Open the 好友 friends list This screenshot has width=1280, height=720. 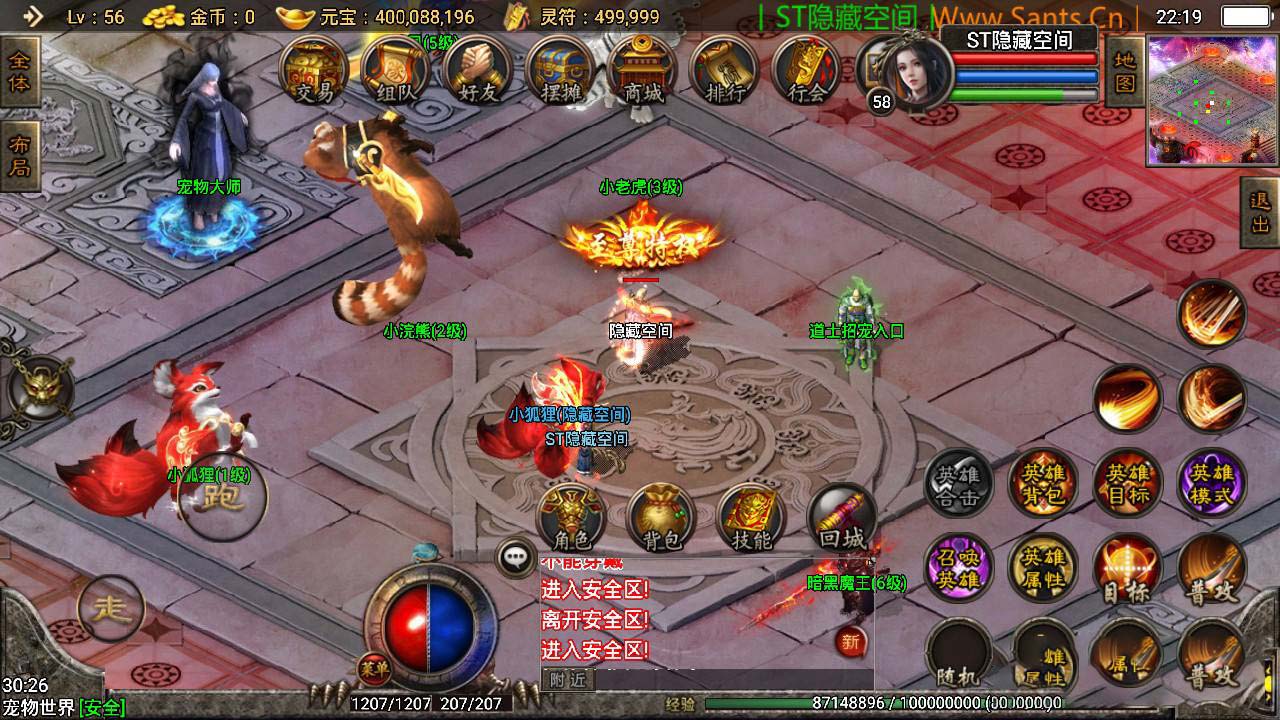tap(476, 72)
